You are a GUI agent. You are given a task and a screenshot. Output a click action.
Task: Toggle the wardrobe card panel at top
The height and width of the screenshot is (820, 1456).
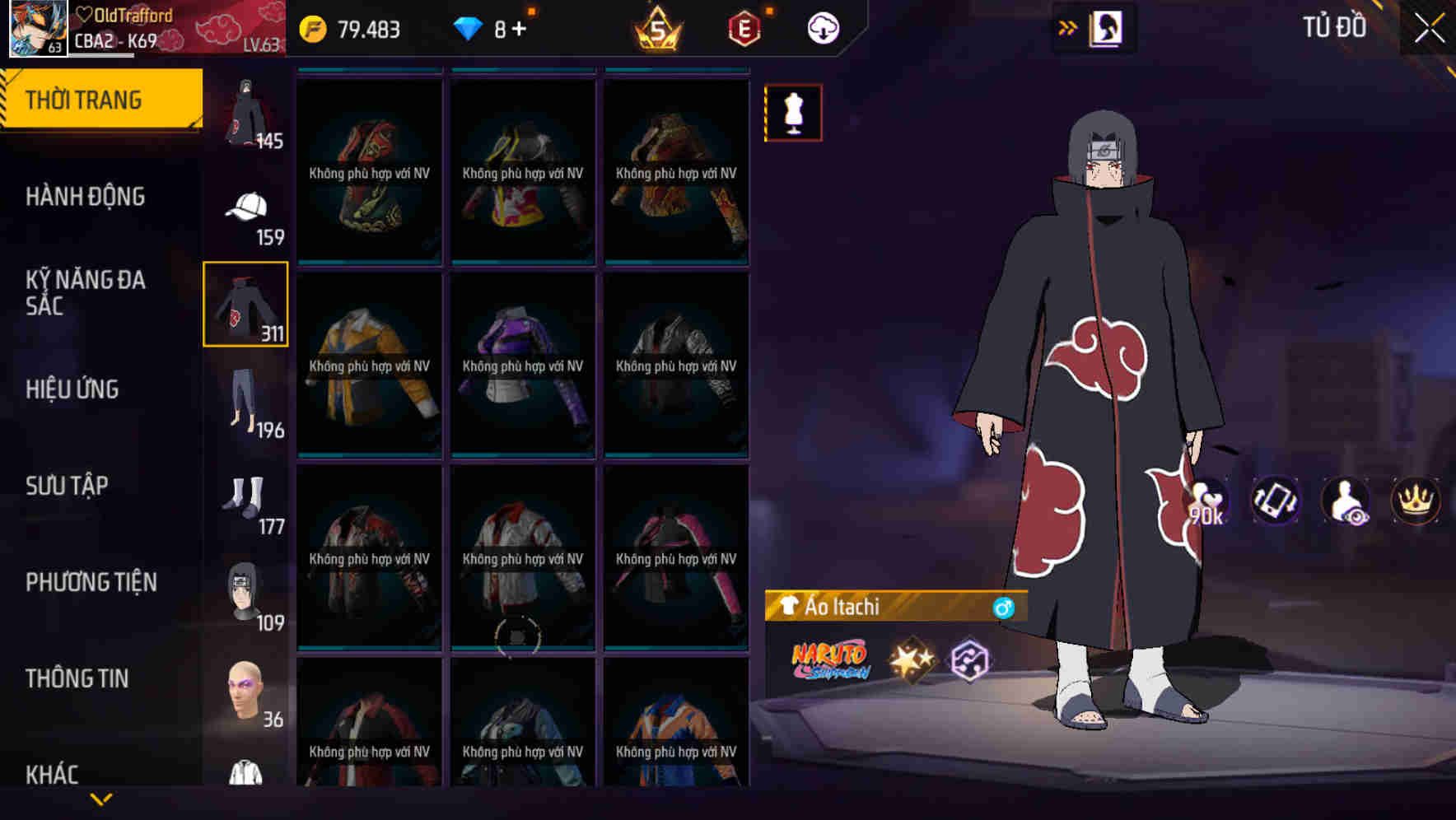click(1108, 27)
